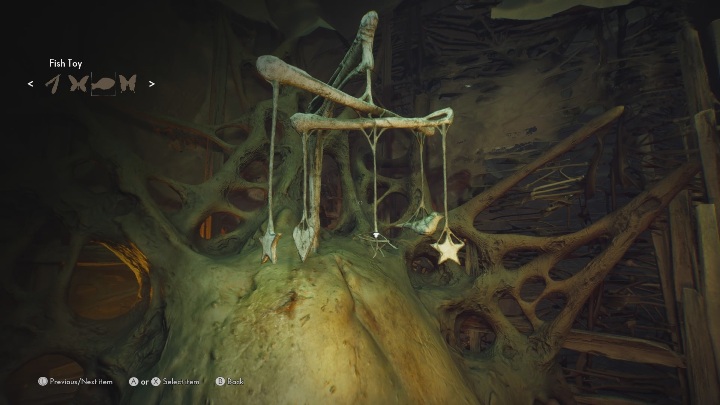Click the left arrow for previous item
Viewport: 720px width, 405px height.
tap(31, 85)
